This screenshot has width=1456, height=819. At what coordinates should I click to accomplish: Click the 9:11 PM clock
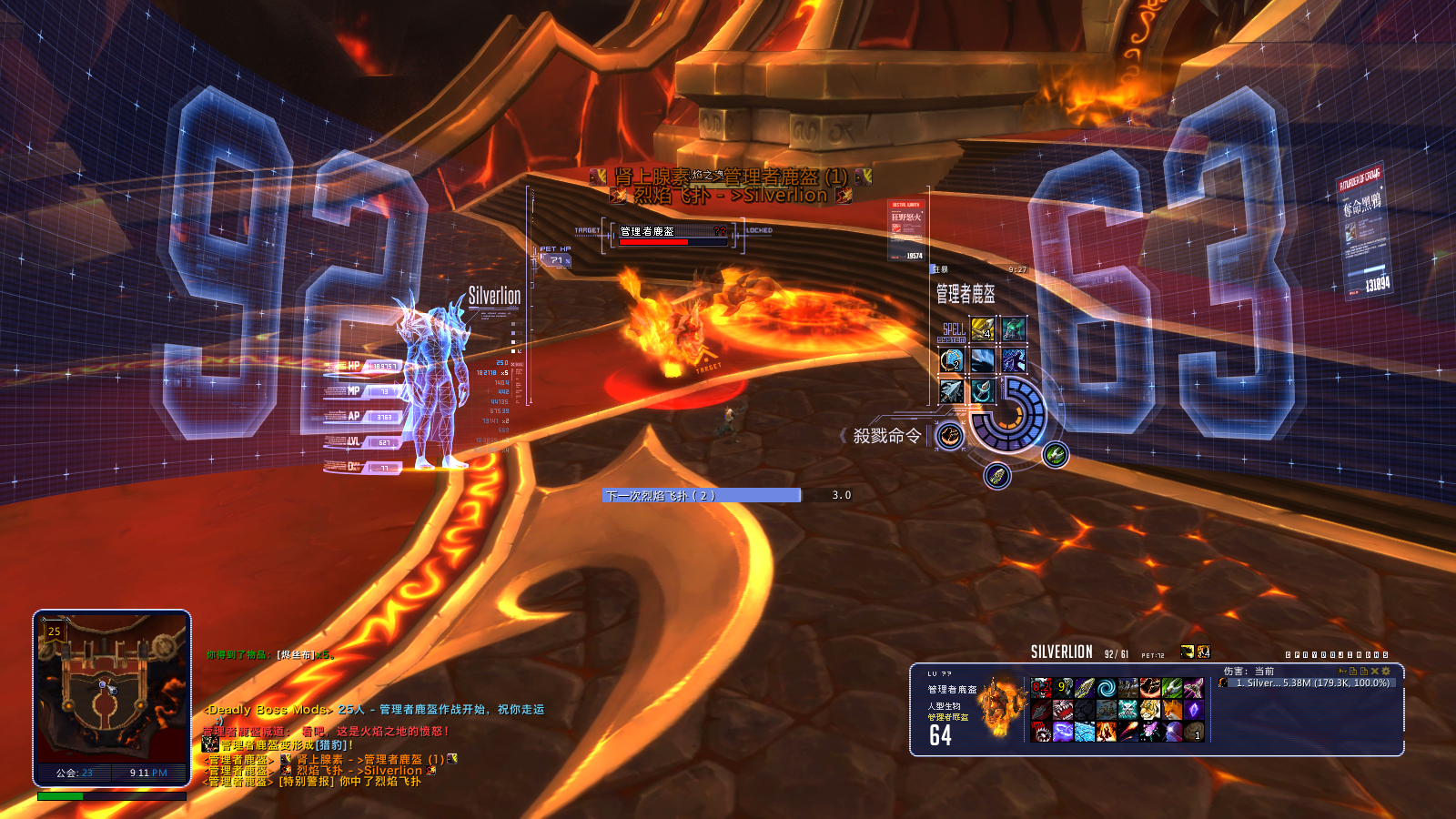pyautogui.click(x=148, y=773)
